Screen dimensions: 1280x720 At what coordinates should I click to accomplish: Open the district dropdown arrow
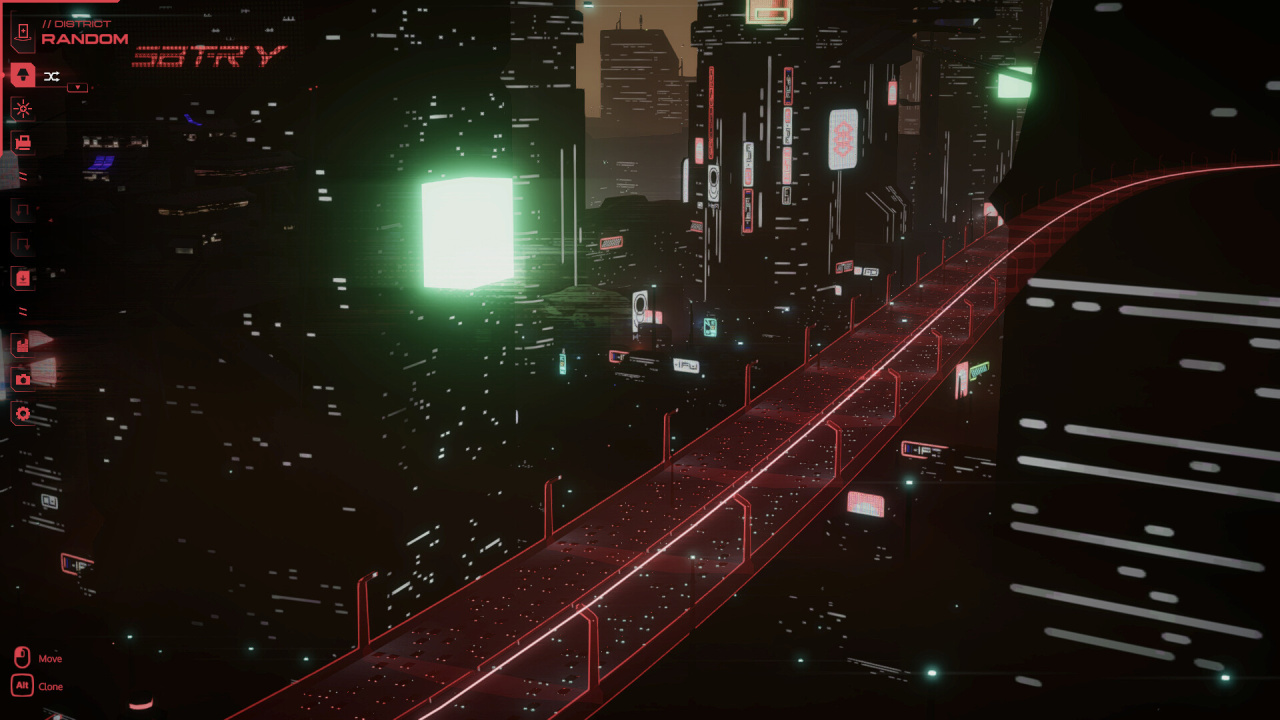[76, 87]
